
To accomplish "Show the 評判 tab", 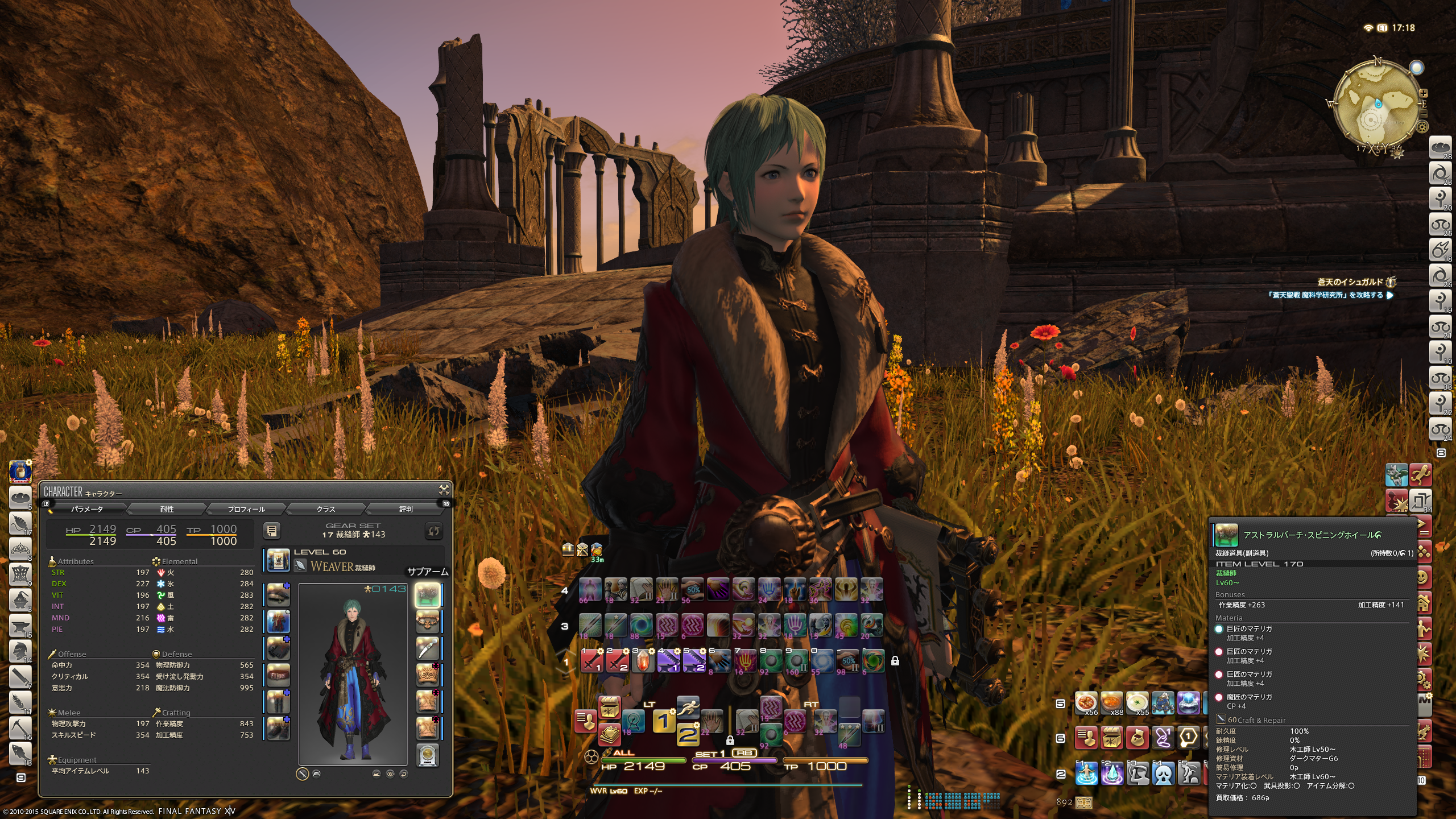I will point(406,509).
